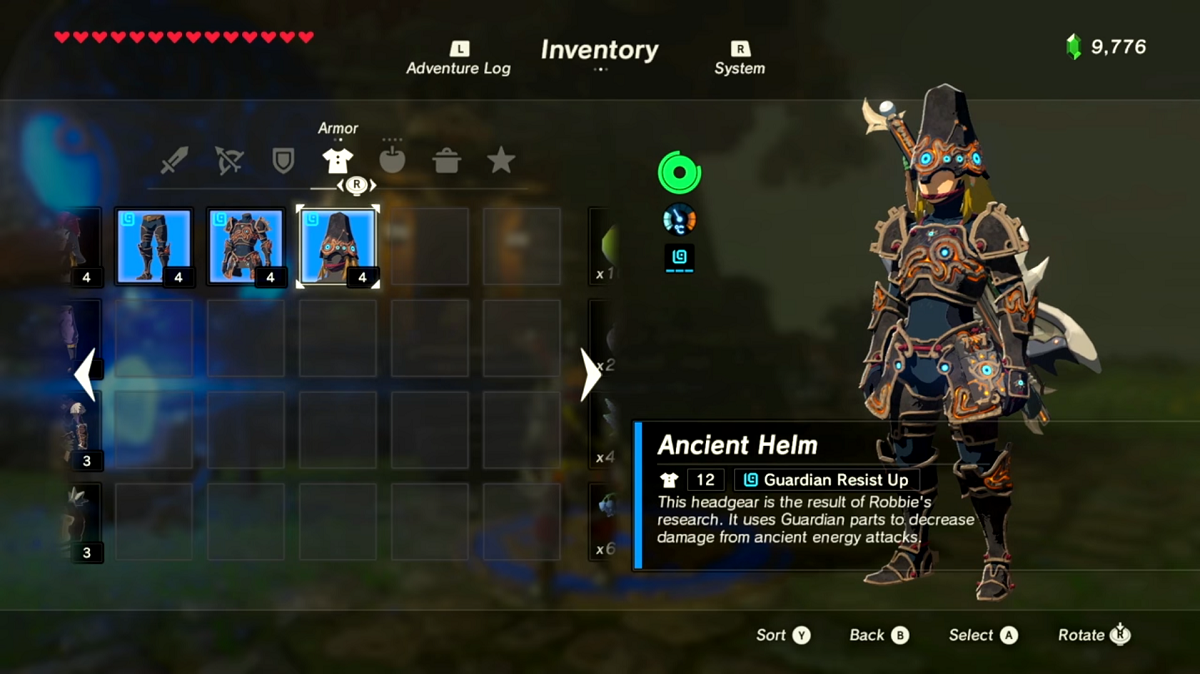Choose the Ancient Cuirass chest armor slot
Image resolution: width=1200 pixels, height=674 pixels.
tap(246, 246)
